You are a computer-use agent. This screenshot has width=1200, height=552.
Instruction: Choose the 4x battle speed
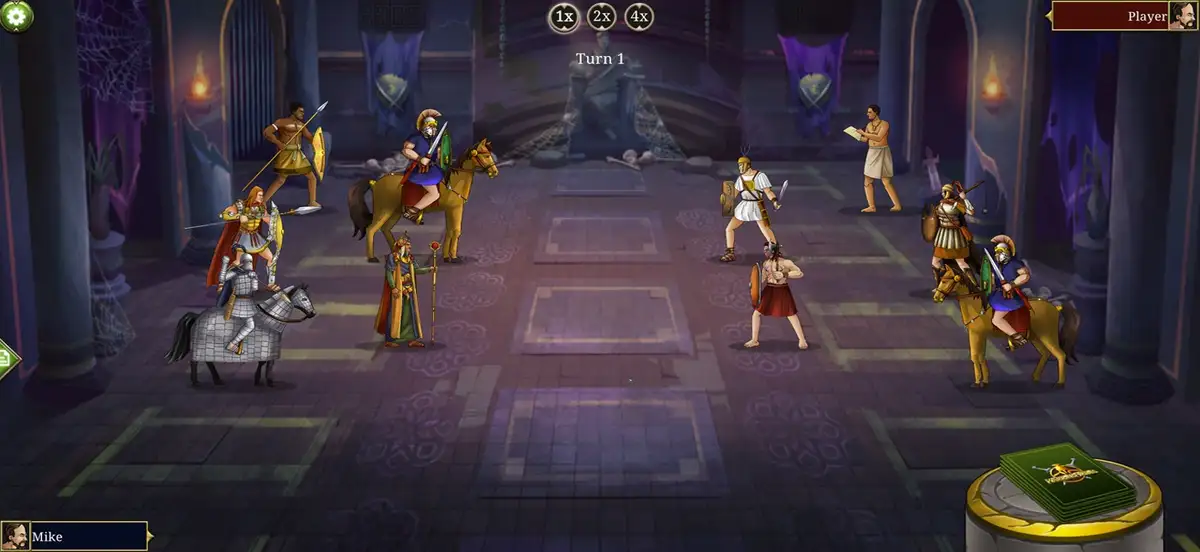tap(639, 16)
